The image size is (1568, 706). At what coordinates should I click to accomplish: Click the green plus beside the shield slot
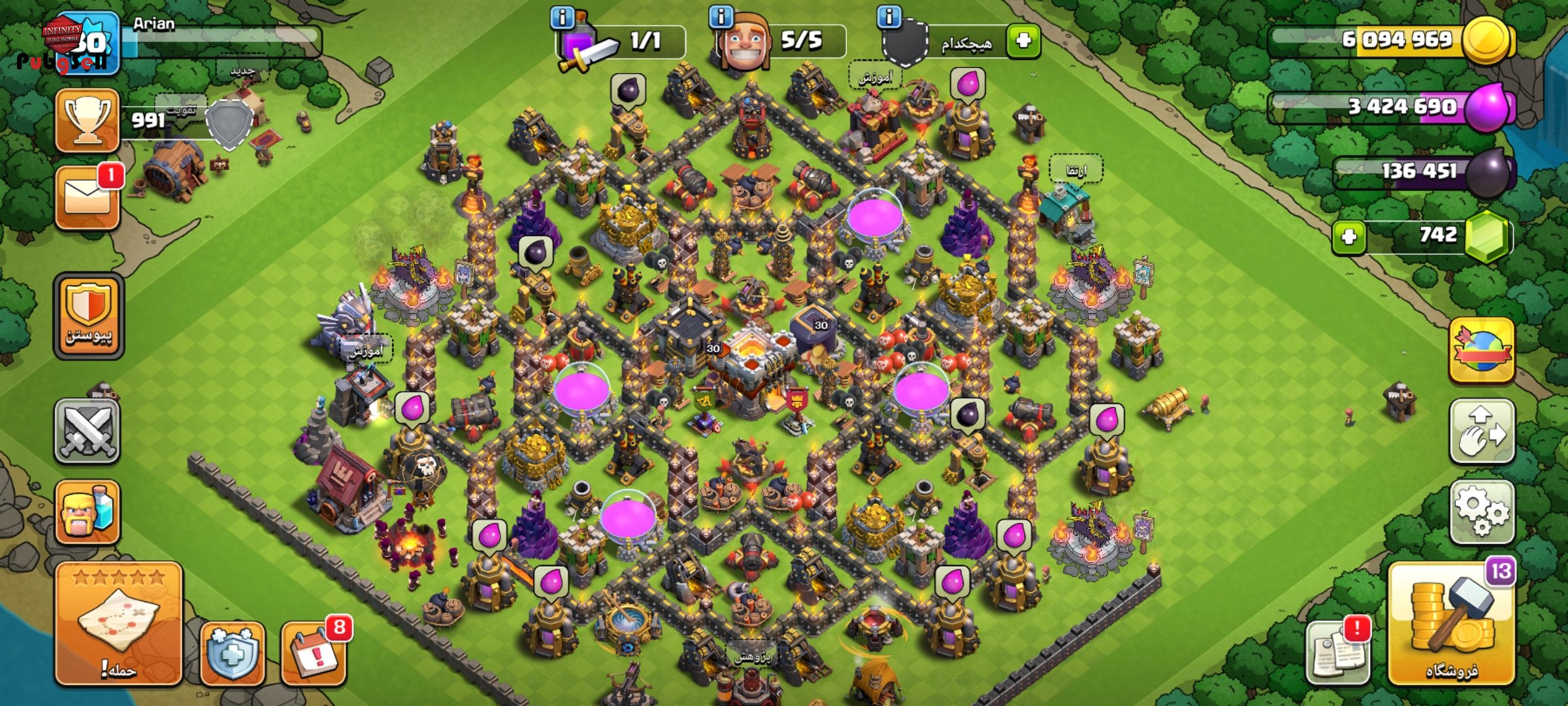coord(1023,41)
